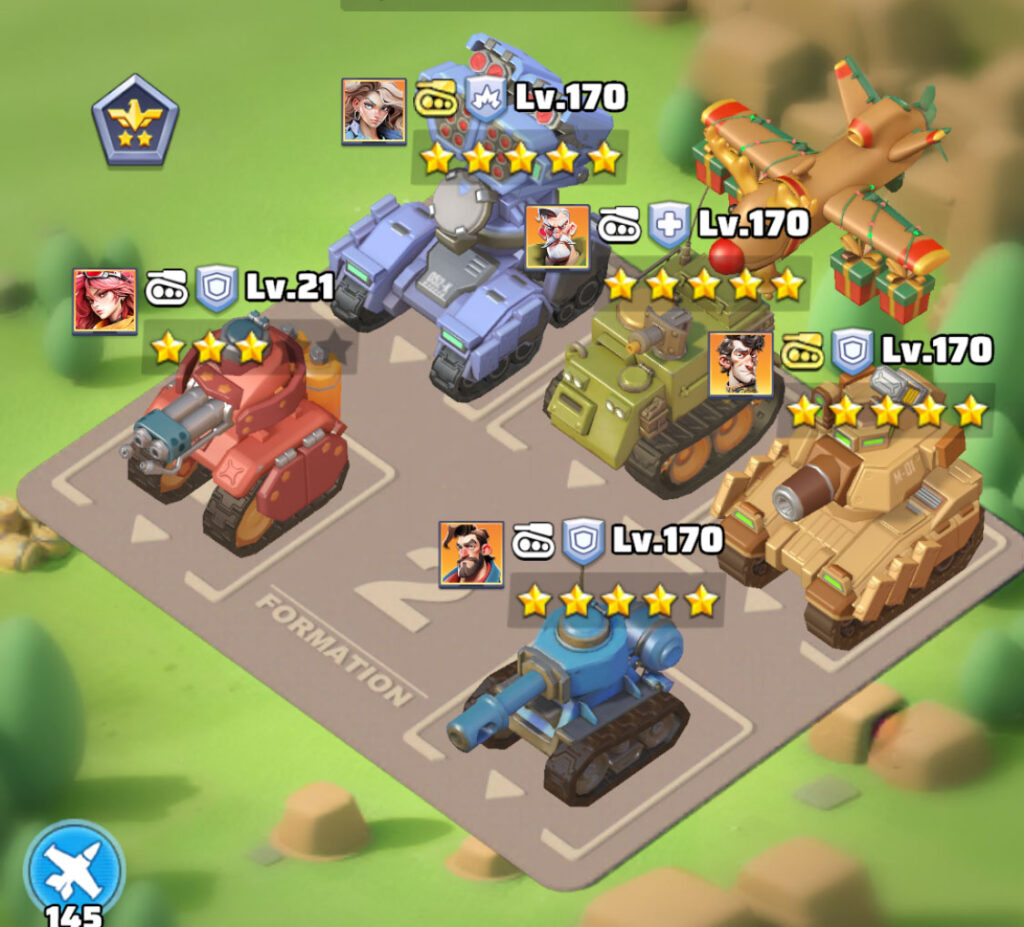Pick the dark-haired mustached hero portrait
1024x927 pixels.
tap(740, 364)
